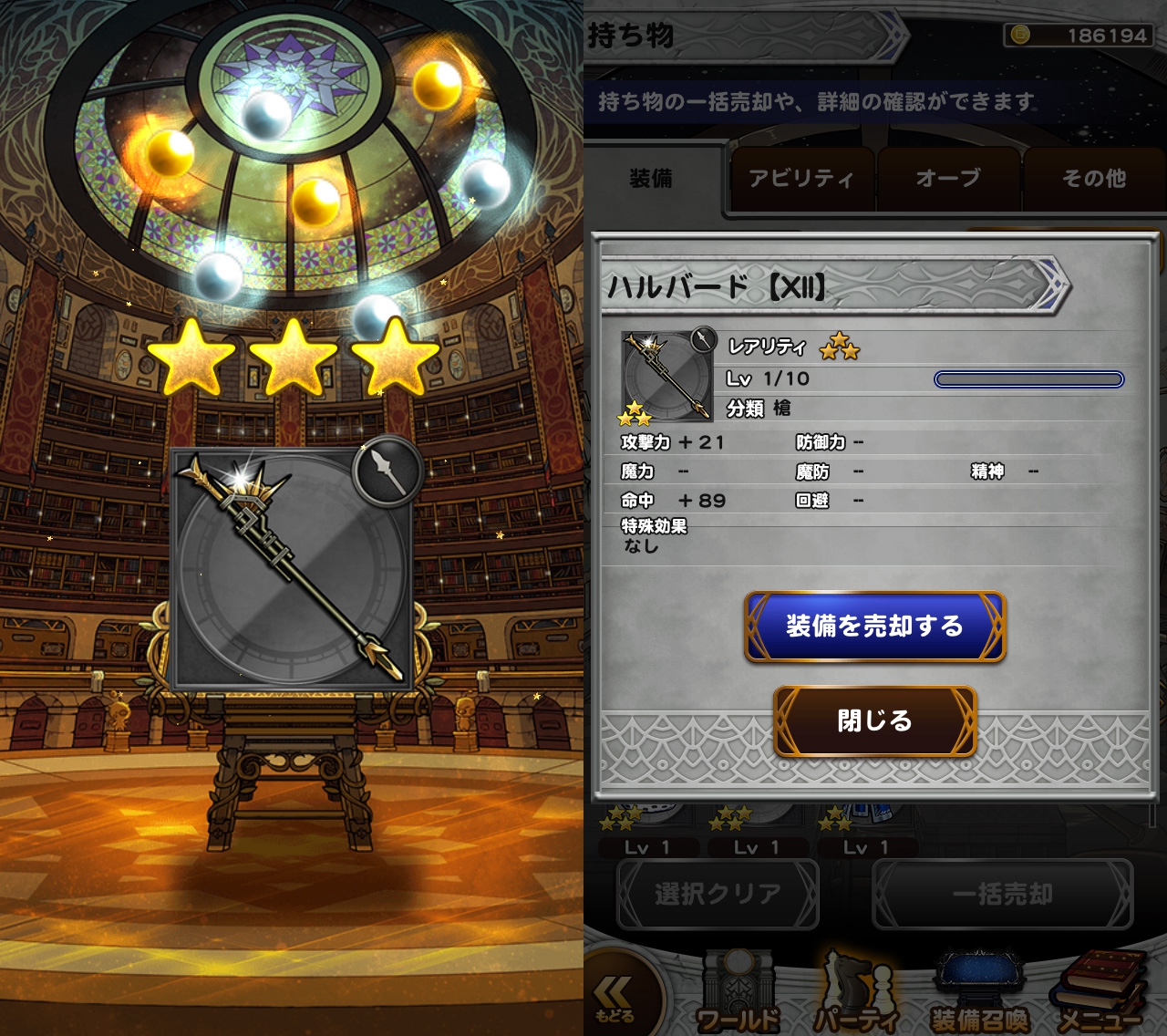
Task: Open the アビリティ abilities tab
Action: point(801,179)
